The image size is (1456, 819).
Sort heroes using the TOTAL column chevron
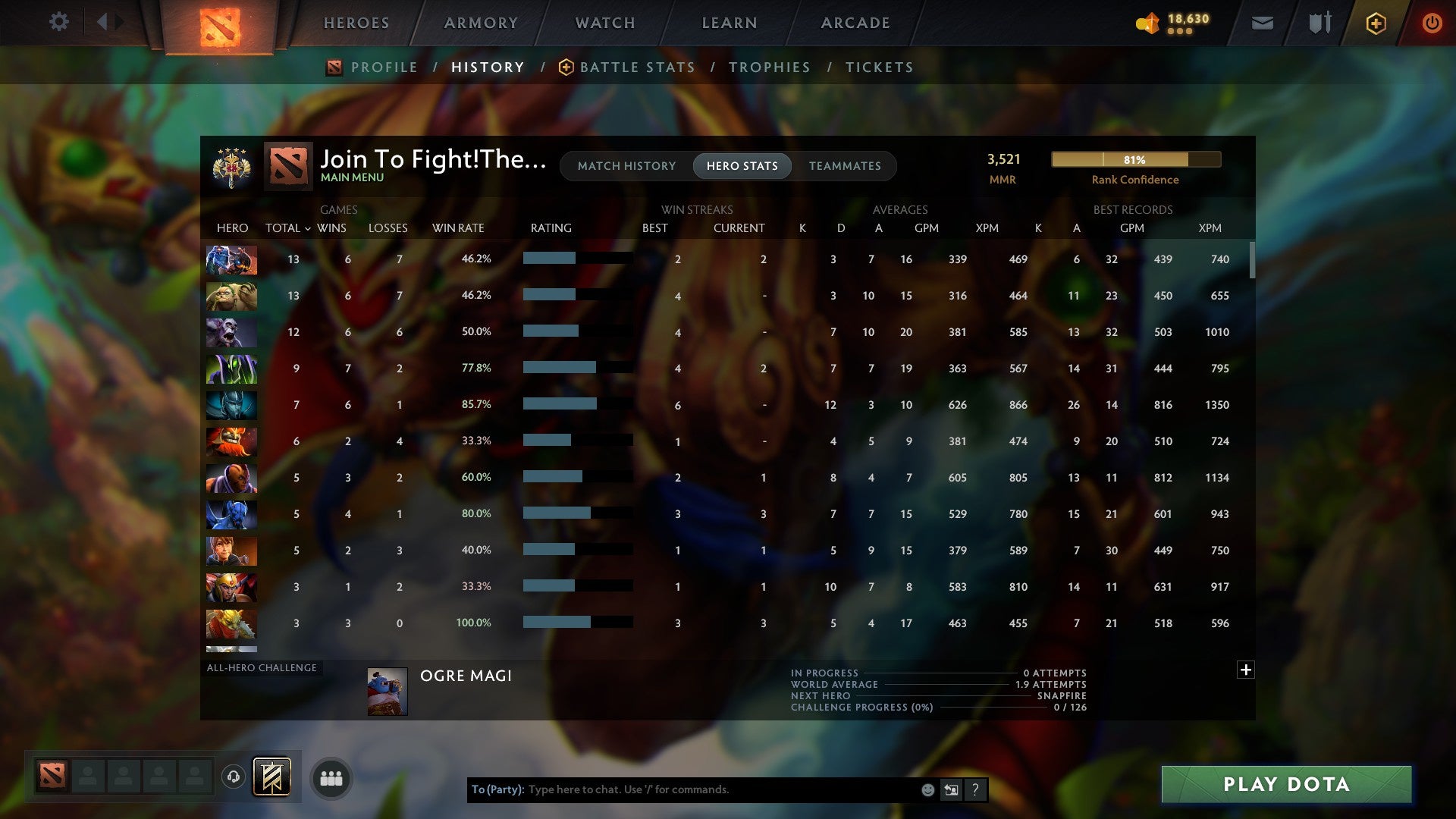pos(307,228)
